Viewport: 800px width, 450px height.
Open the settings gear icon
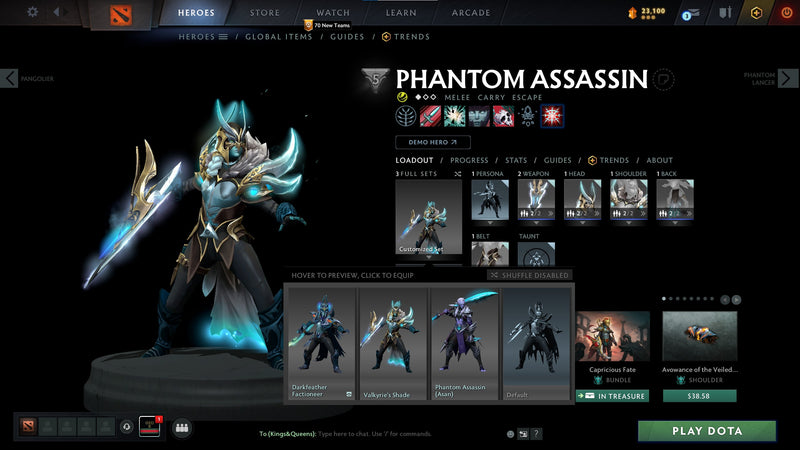(33, 12)
